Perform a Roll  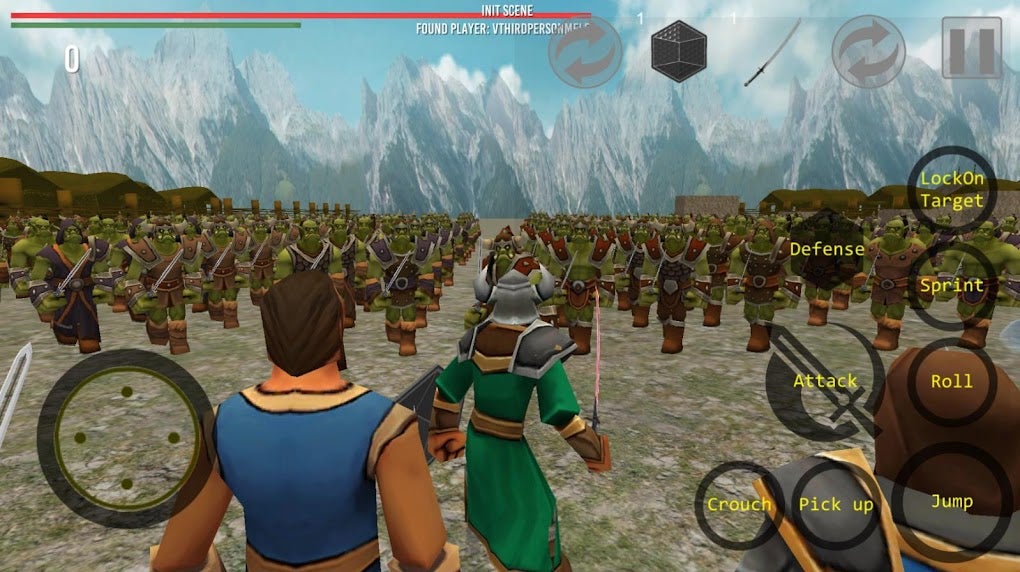pyautogui.click(x=951, y=381)
